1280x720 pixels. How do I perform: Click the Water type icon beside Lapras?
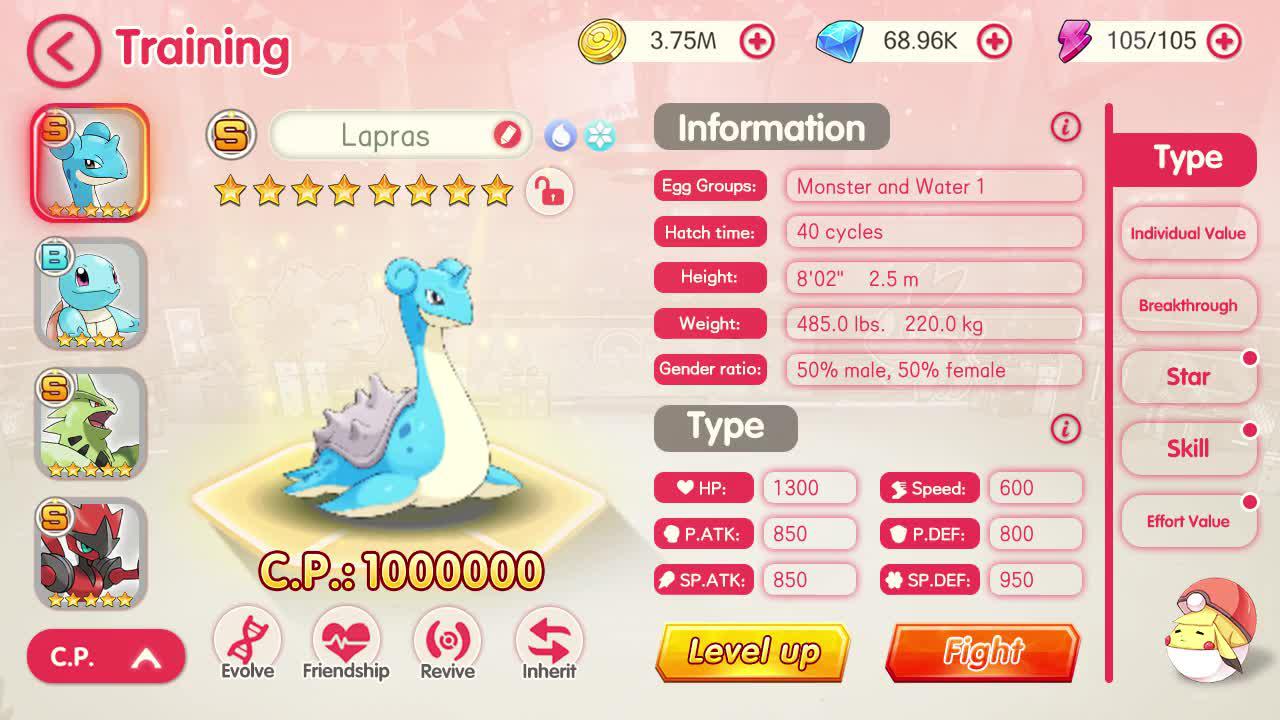(x=561, y=135)
